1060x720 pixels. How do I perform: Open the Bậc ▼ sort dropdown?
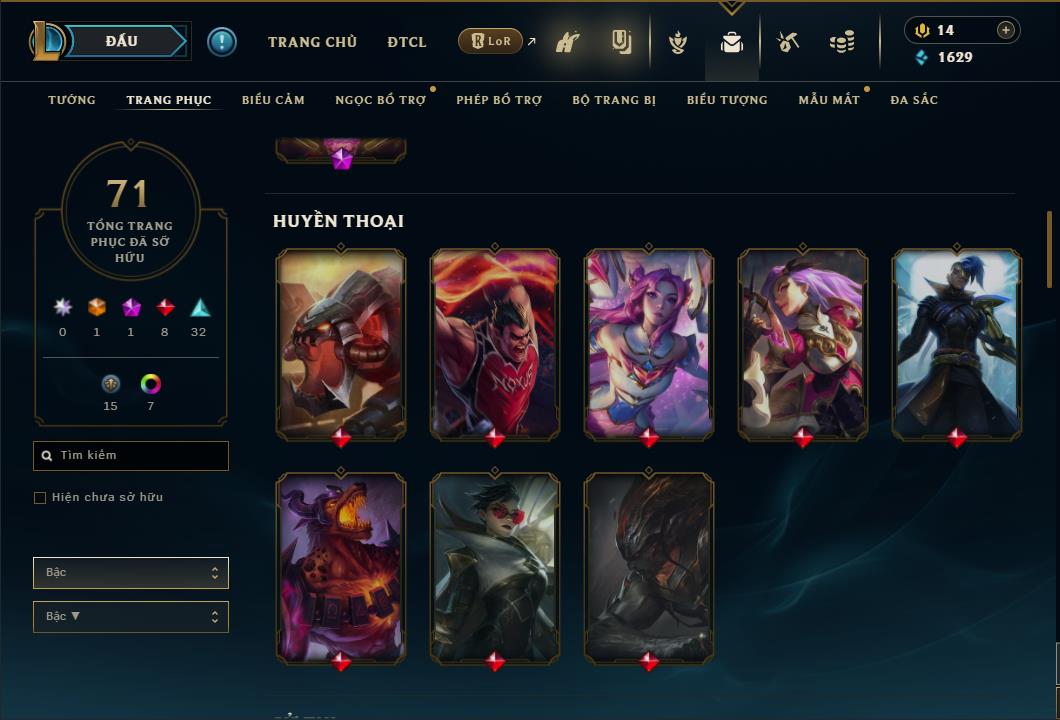coord(131,617)
